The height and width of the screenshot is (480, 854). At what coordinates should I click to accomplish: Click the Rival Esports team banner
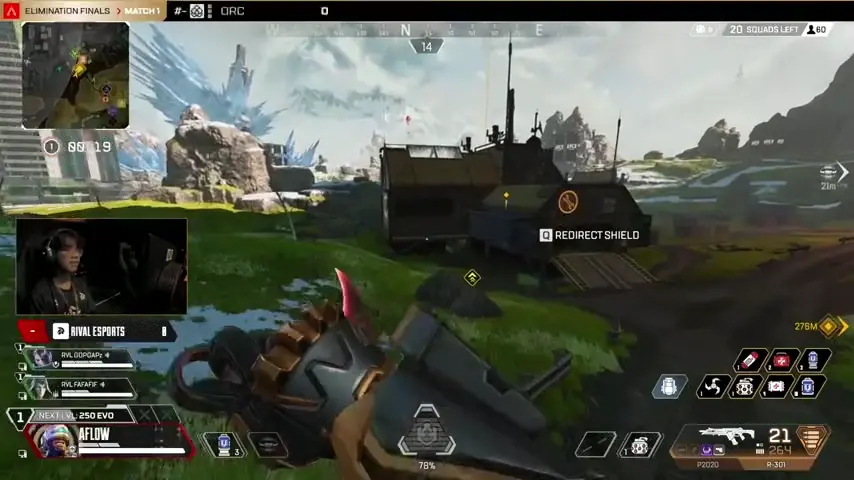pos(100,331)
